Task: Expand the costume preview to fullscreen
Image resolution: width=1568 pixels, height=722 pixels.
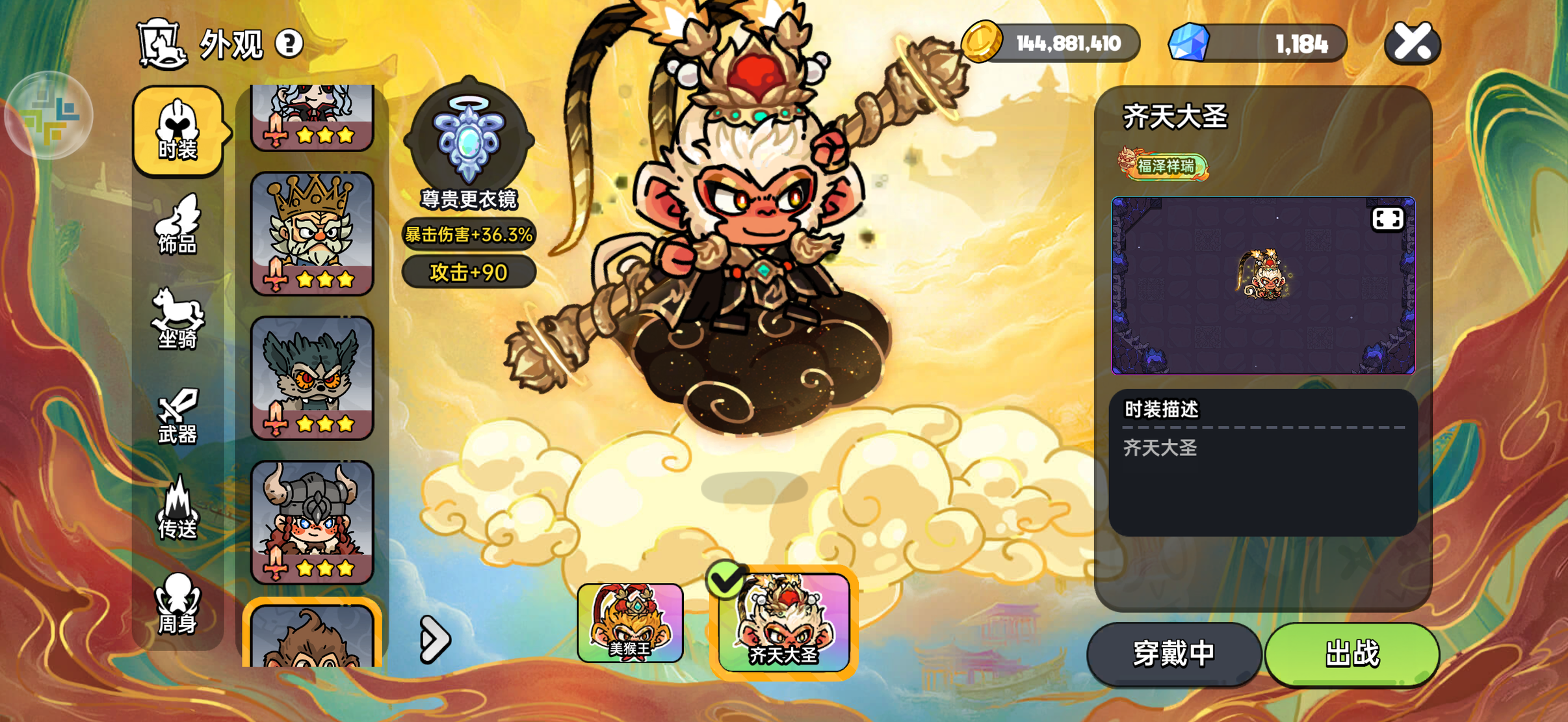Action: tap(1387, 219)
